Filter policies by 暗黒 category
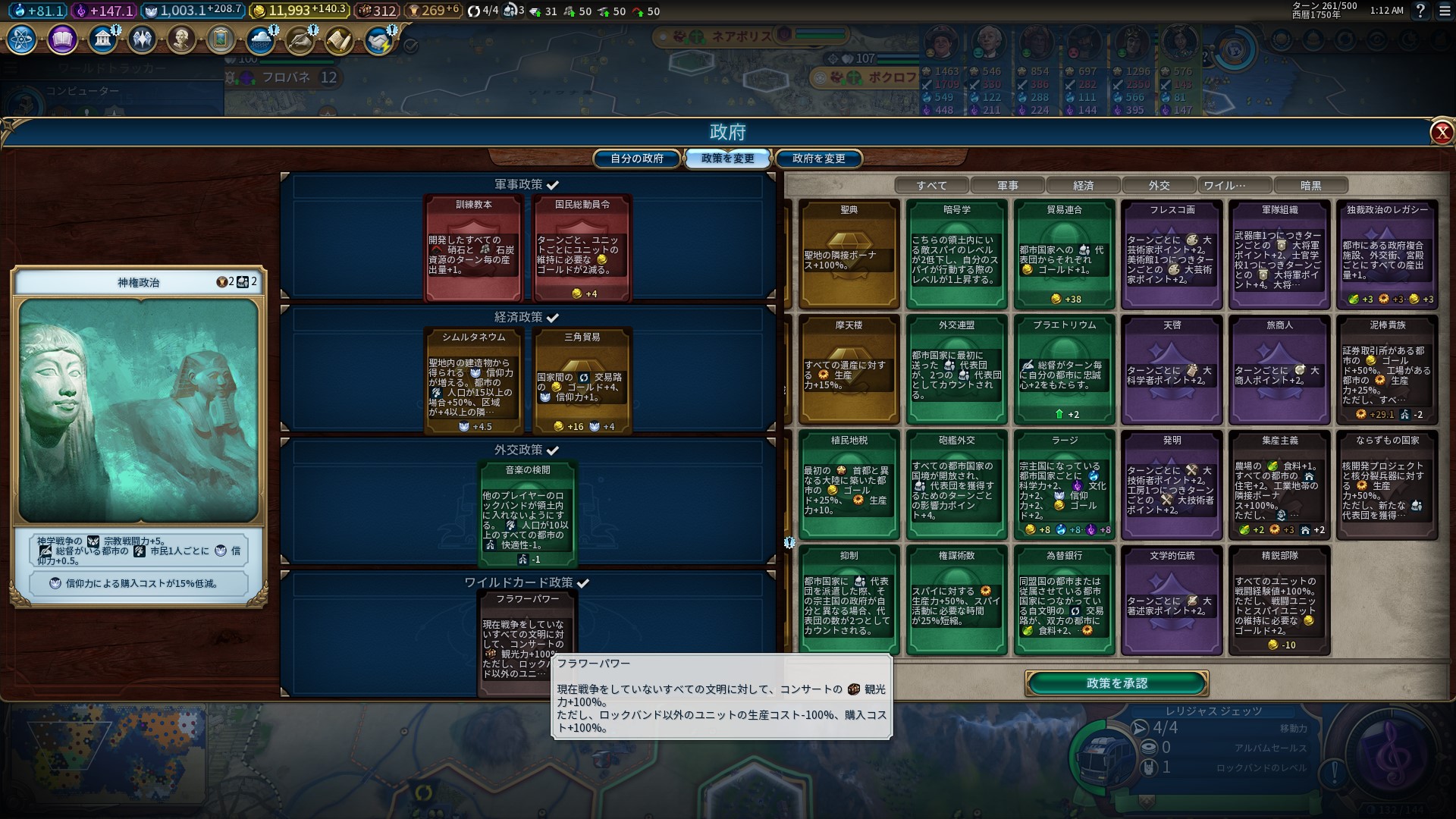Image resolution: width=1456 pixels, height=819 pixels. (1310, 186)
